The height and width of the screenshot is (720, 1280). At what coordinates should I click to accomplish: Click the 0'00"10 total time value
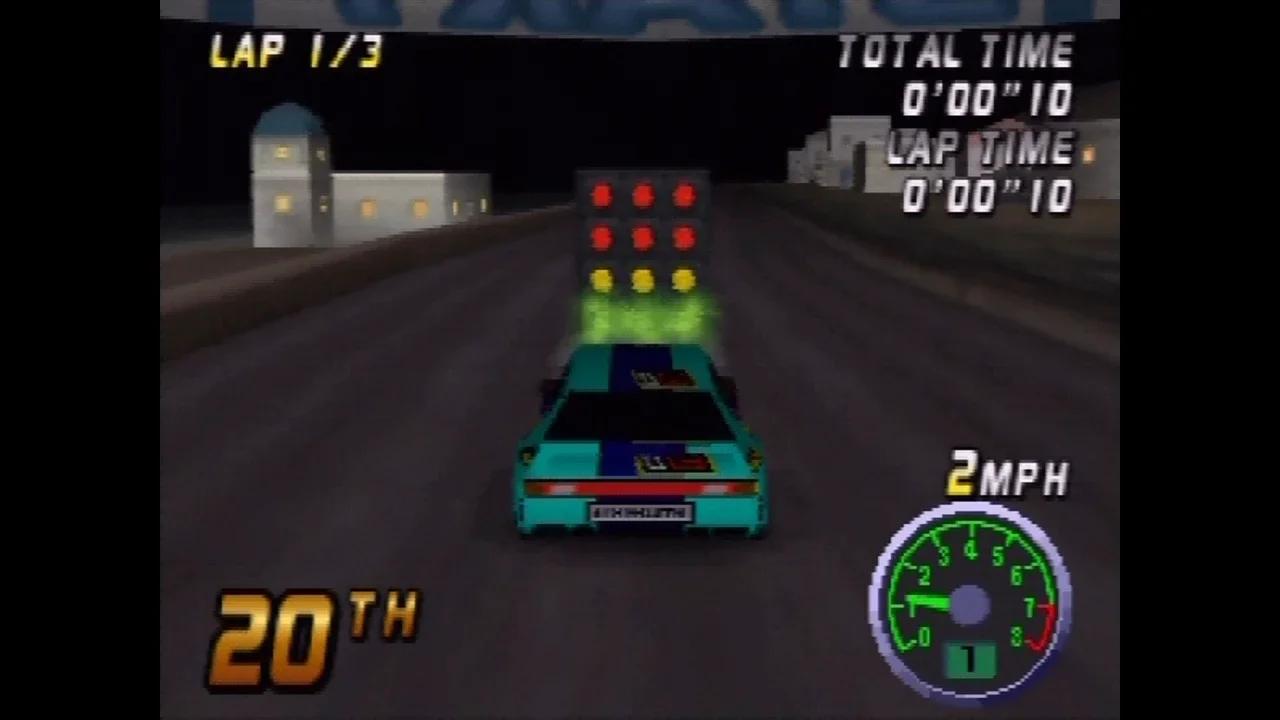pos(990,100)
